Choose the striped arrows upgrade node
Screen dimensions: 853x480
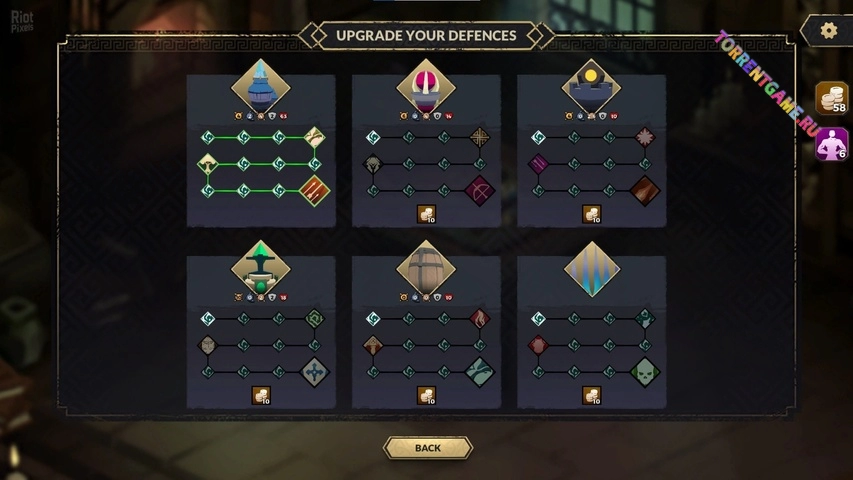(x=315, y=190)
